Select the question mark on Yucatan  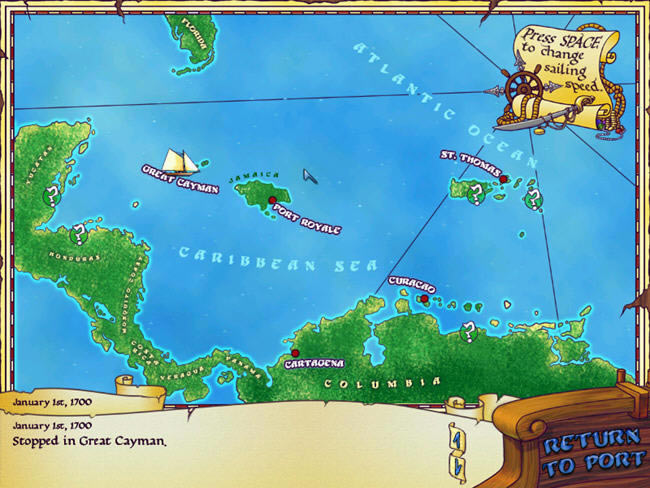coord(50,197)
